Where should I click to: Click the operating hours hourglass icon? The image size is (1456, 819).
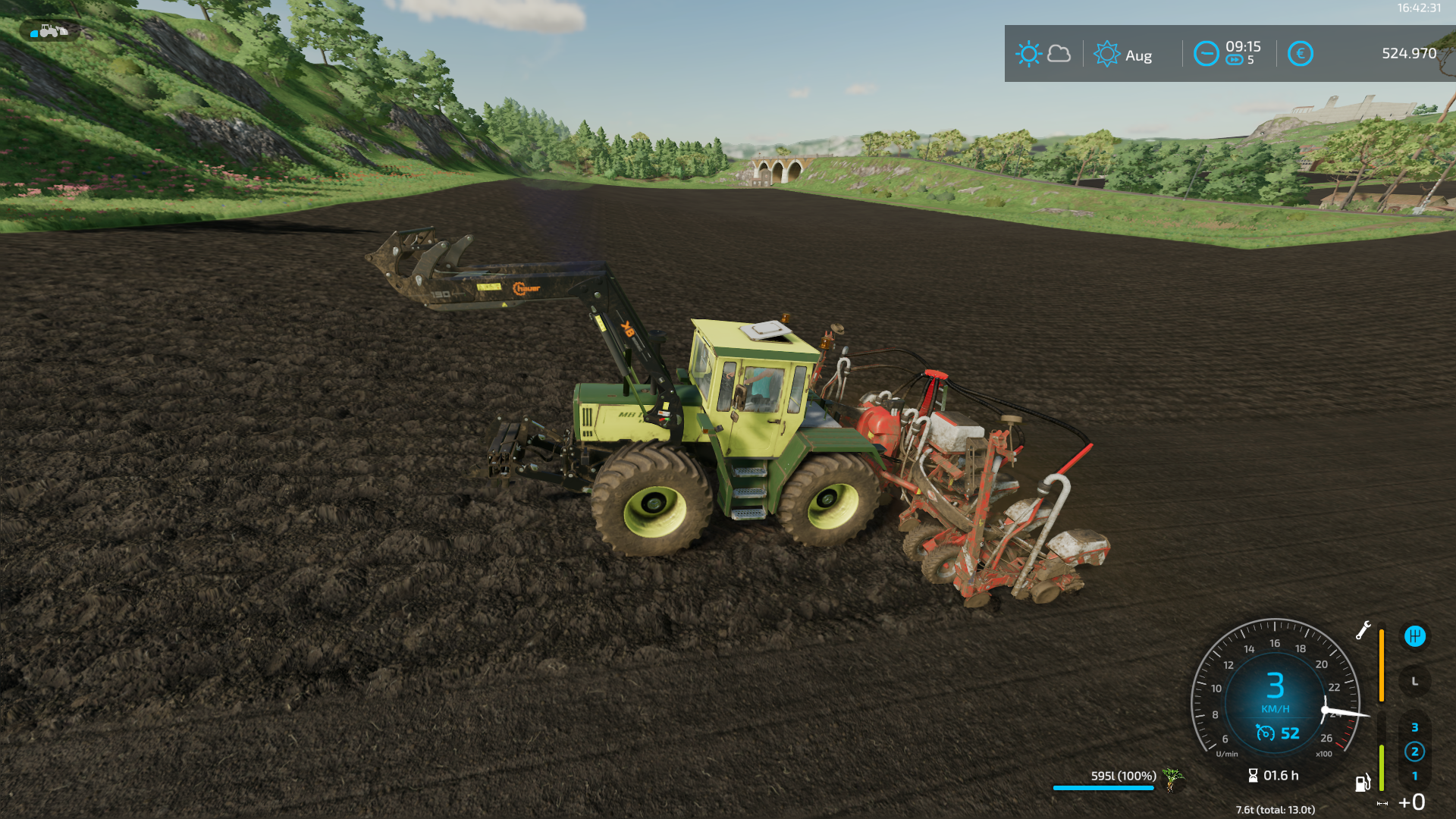click(1253, 776)
